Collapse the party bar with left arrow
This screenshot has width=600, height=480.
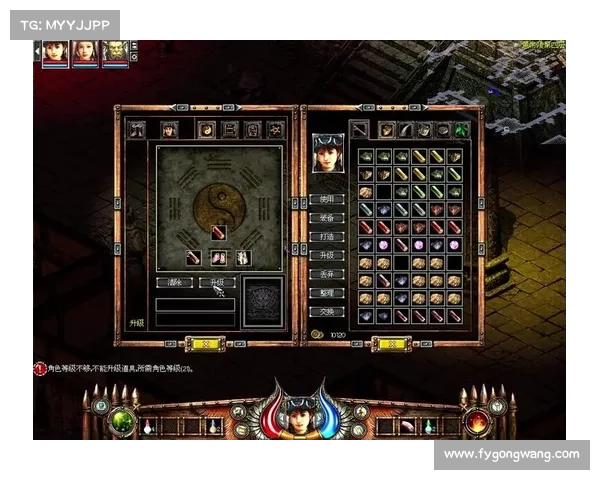pyautogui.click(x=38, y=52)
